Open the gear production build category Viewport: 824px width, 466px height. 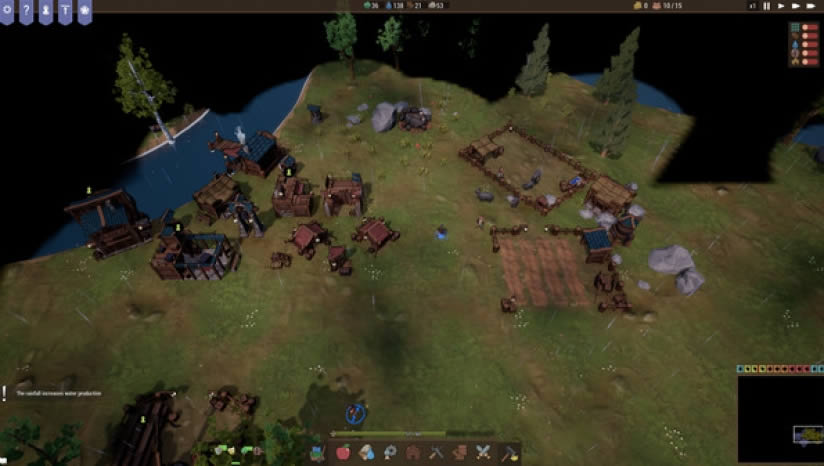390,452
